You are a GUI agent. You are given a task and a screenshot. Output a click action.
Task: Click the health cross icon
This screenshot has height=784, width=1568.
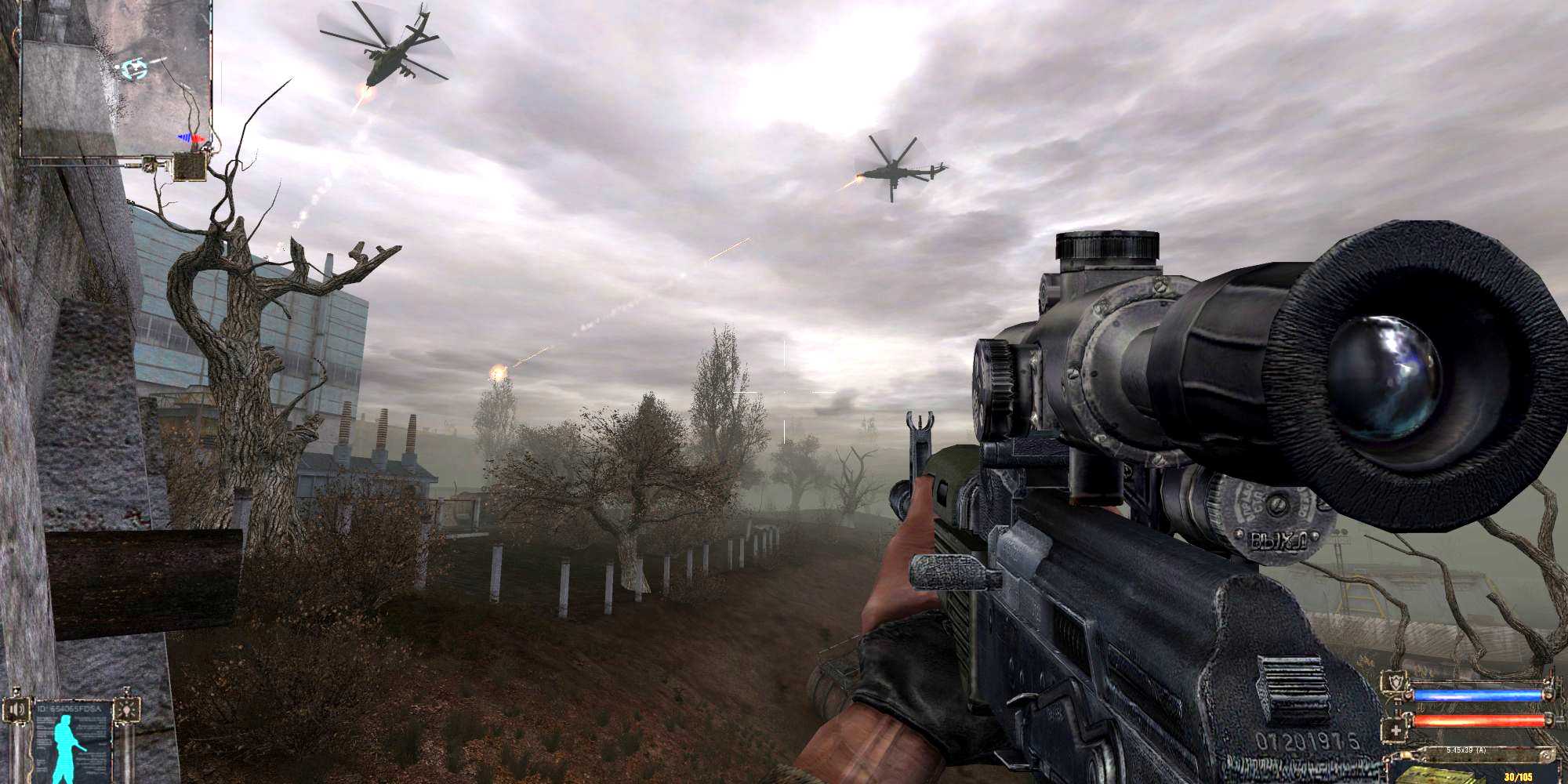[1396, 731]
